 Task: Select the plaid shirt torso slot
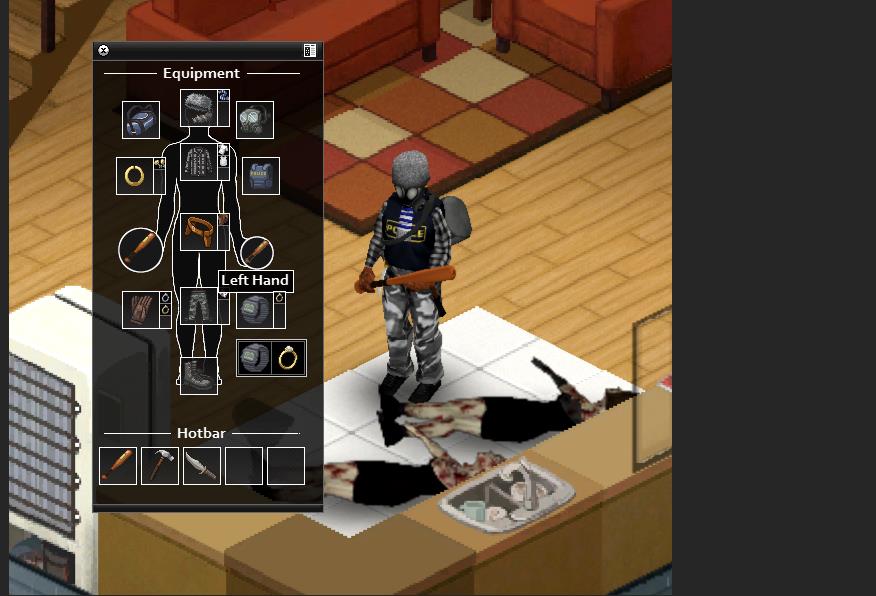click(198, 162)
